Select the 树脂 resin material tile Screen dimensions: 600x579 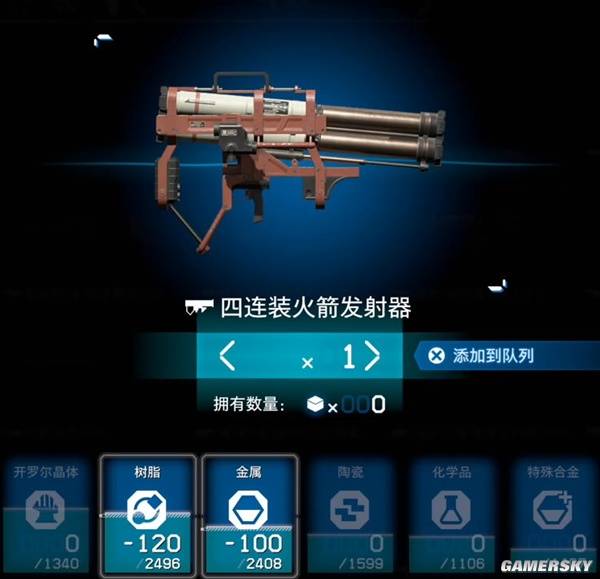click(x=147, y=512)
